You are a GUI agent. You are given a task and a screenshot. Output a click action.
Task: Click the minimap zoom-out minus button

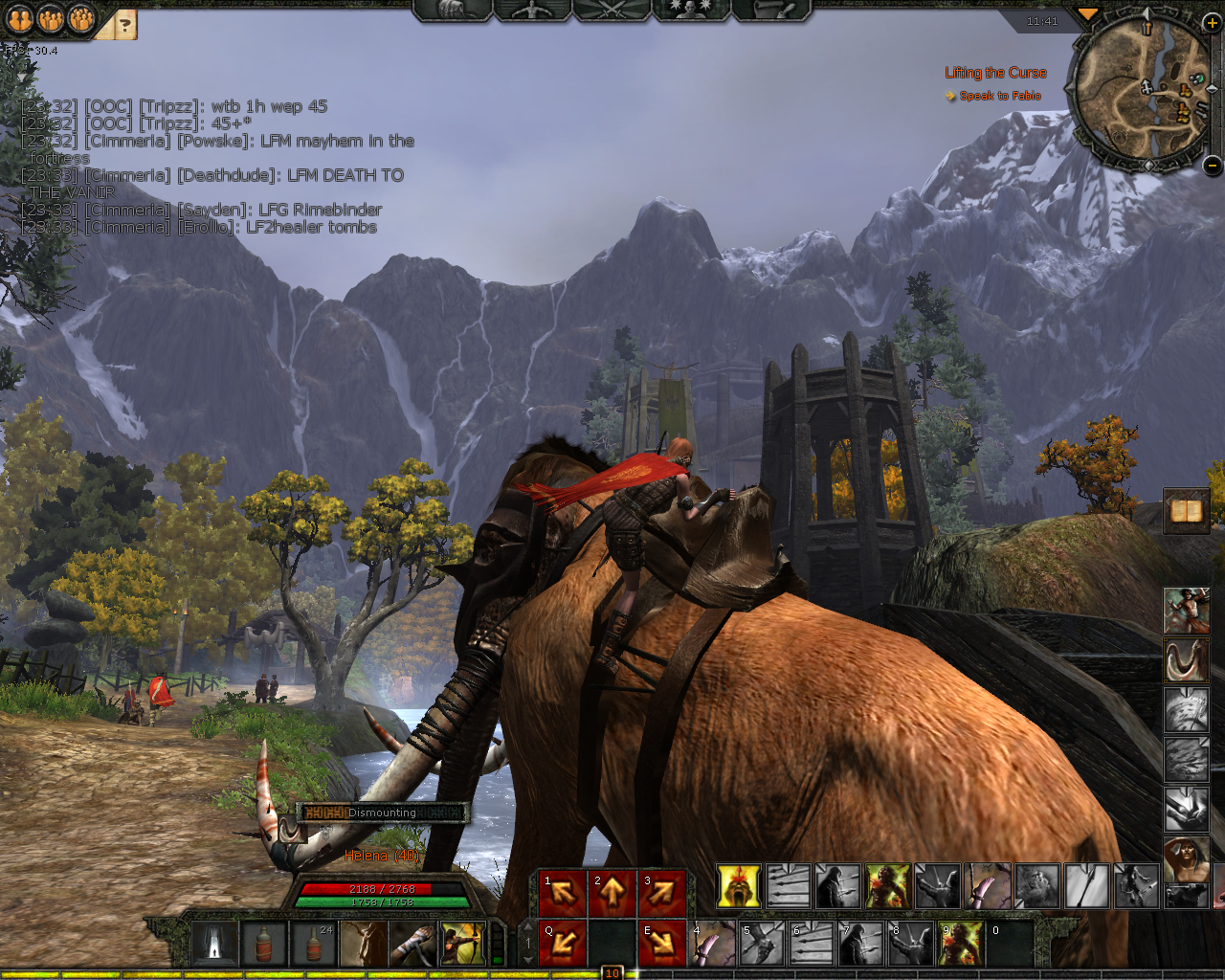(x=1211, y=165)
